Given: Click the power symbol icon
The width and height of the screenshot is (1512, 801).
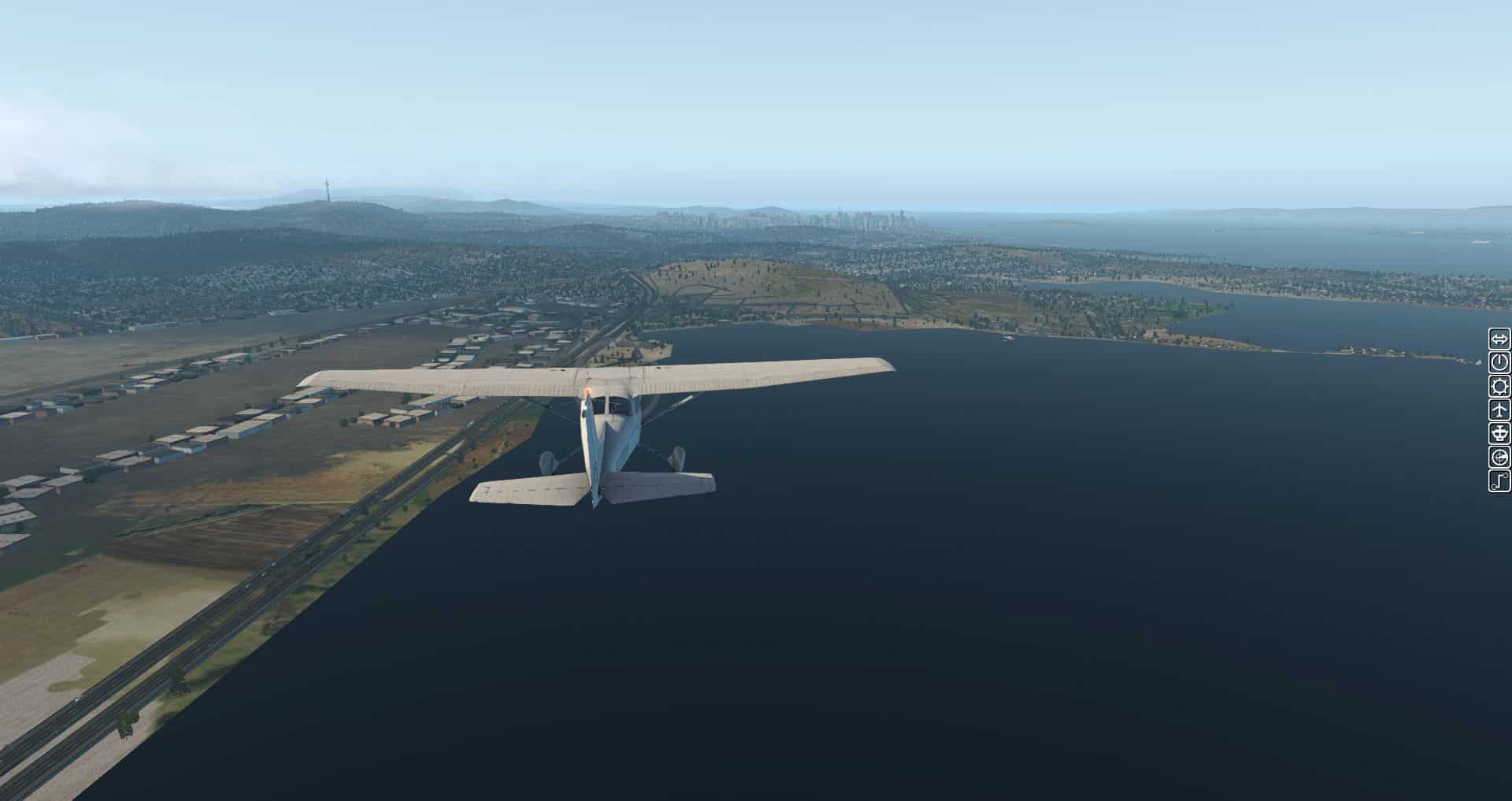Looking at the screenshot, I should pyautogui.click(x=1499, y=363).
